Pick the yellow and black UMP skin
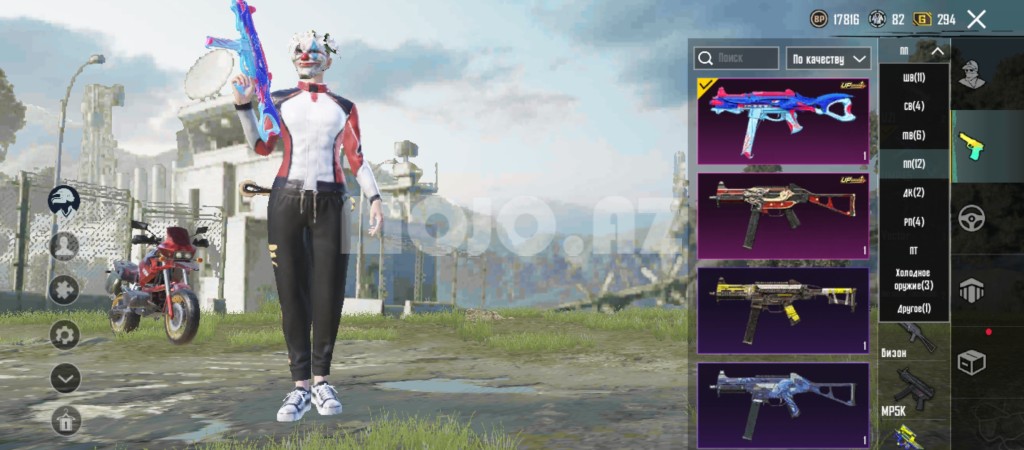Screen dimensions: 1024x450 click(x=783, y=310)
